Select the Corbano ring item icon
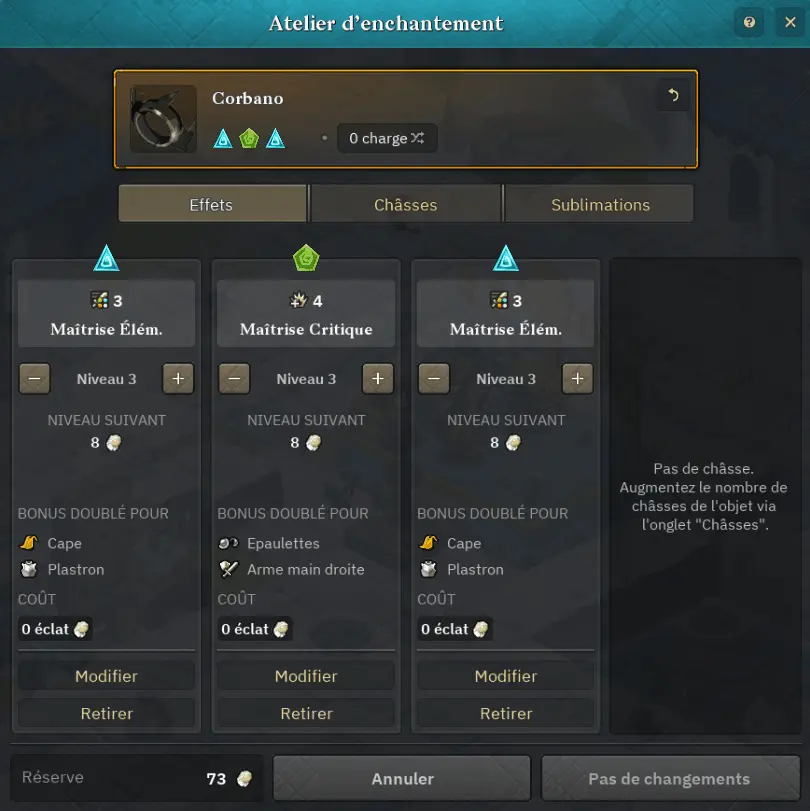Screen dimensions: 810x811 coord(163,119)
